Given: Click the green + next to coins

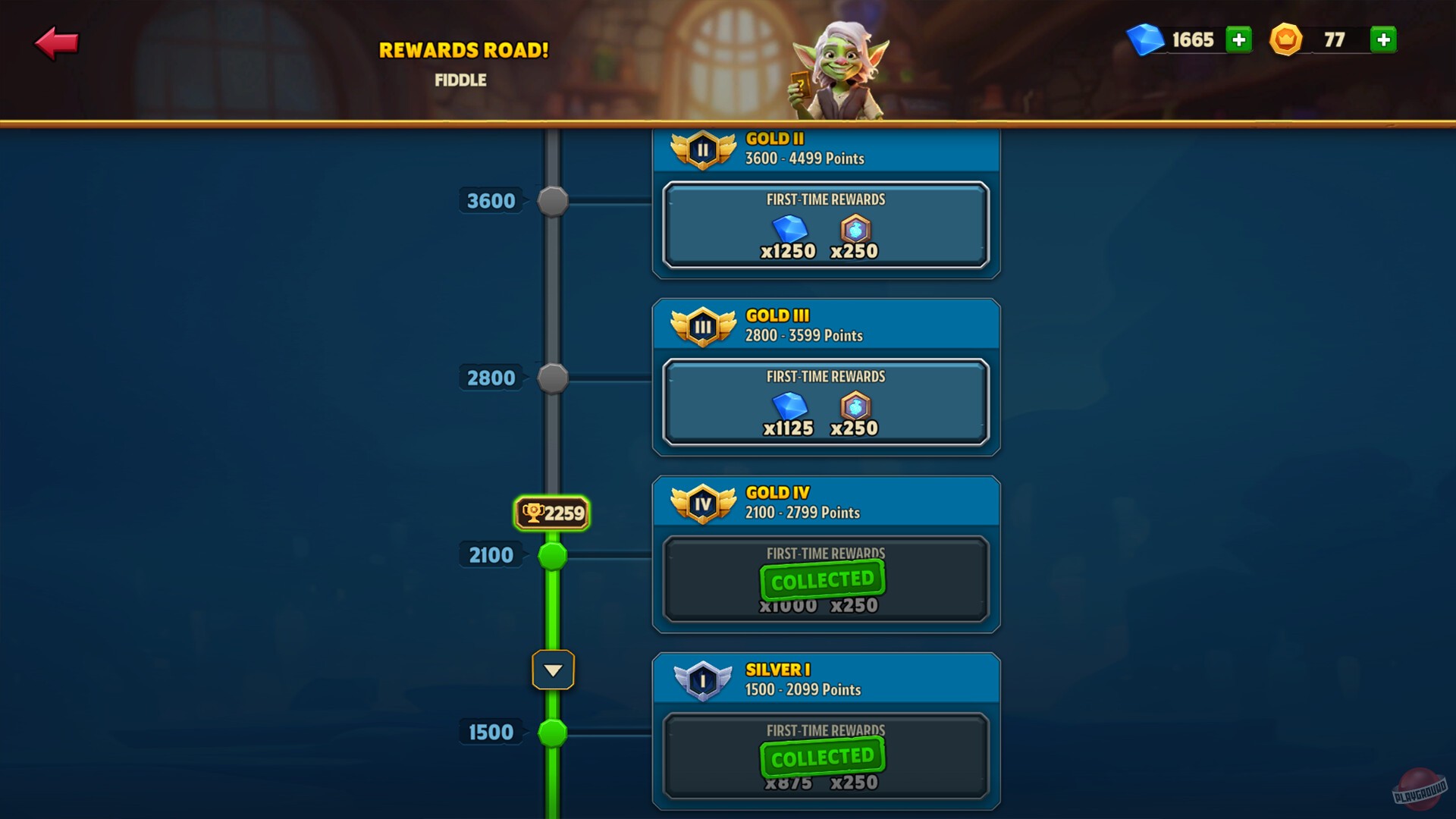Looking at the screenshot, I should click(x=1383, y=40).
